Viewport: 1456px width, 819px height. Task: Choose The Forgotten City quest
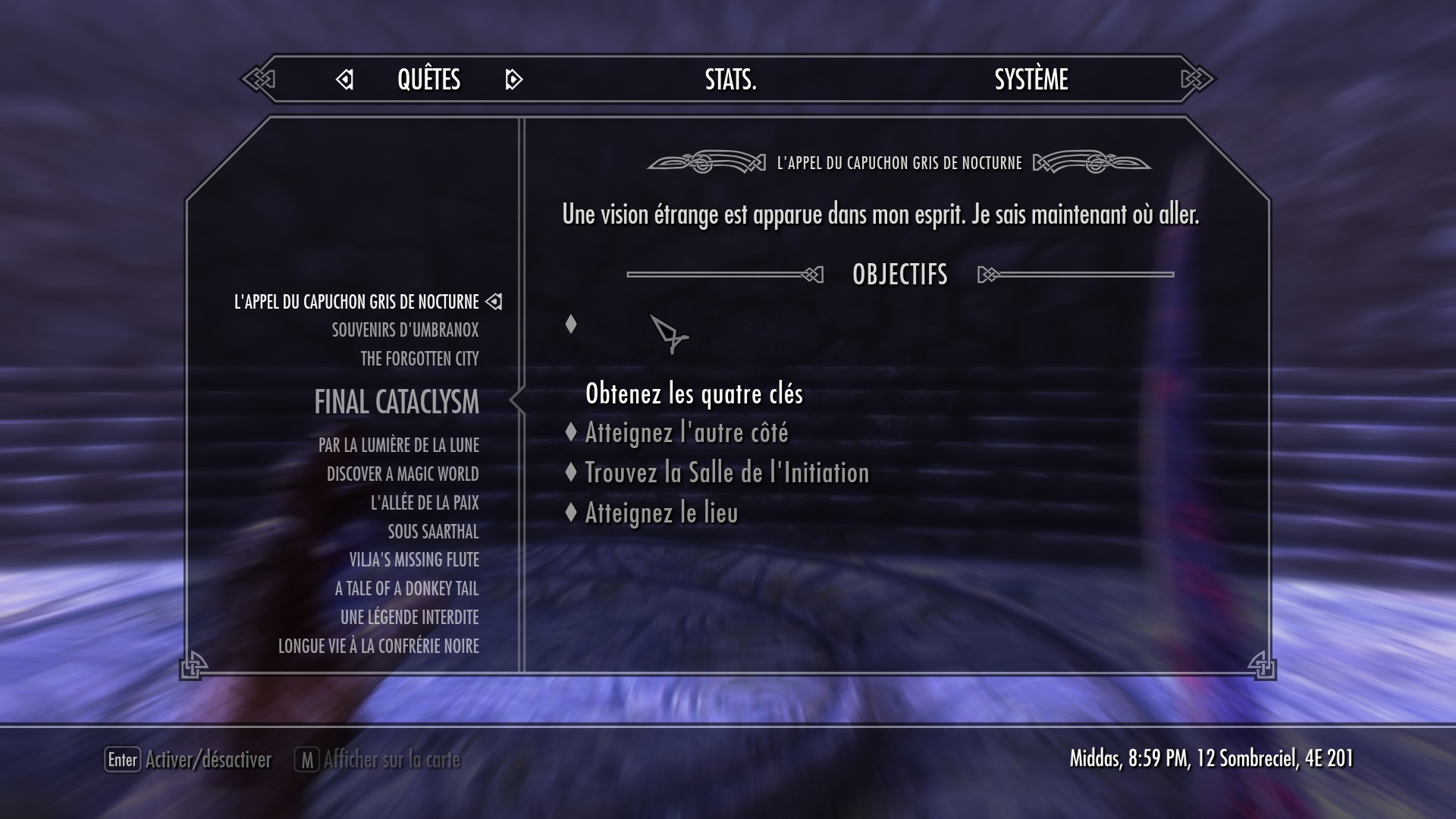[x=419, y=359]
